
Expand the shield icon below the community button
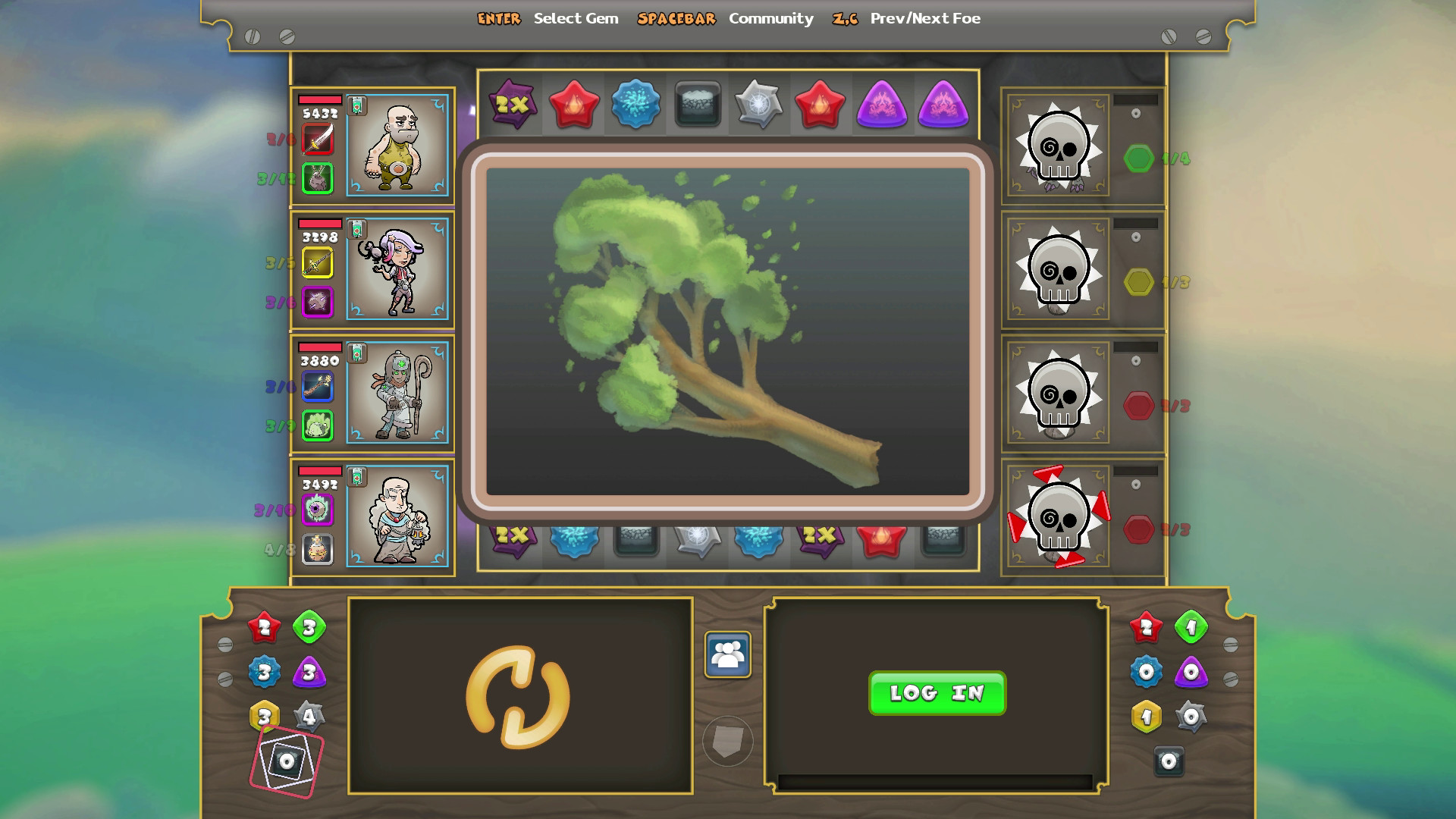[x=728, y=742]
